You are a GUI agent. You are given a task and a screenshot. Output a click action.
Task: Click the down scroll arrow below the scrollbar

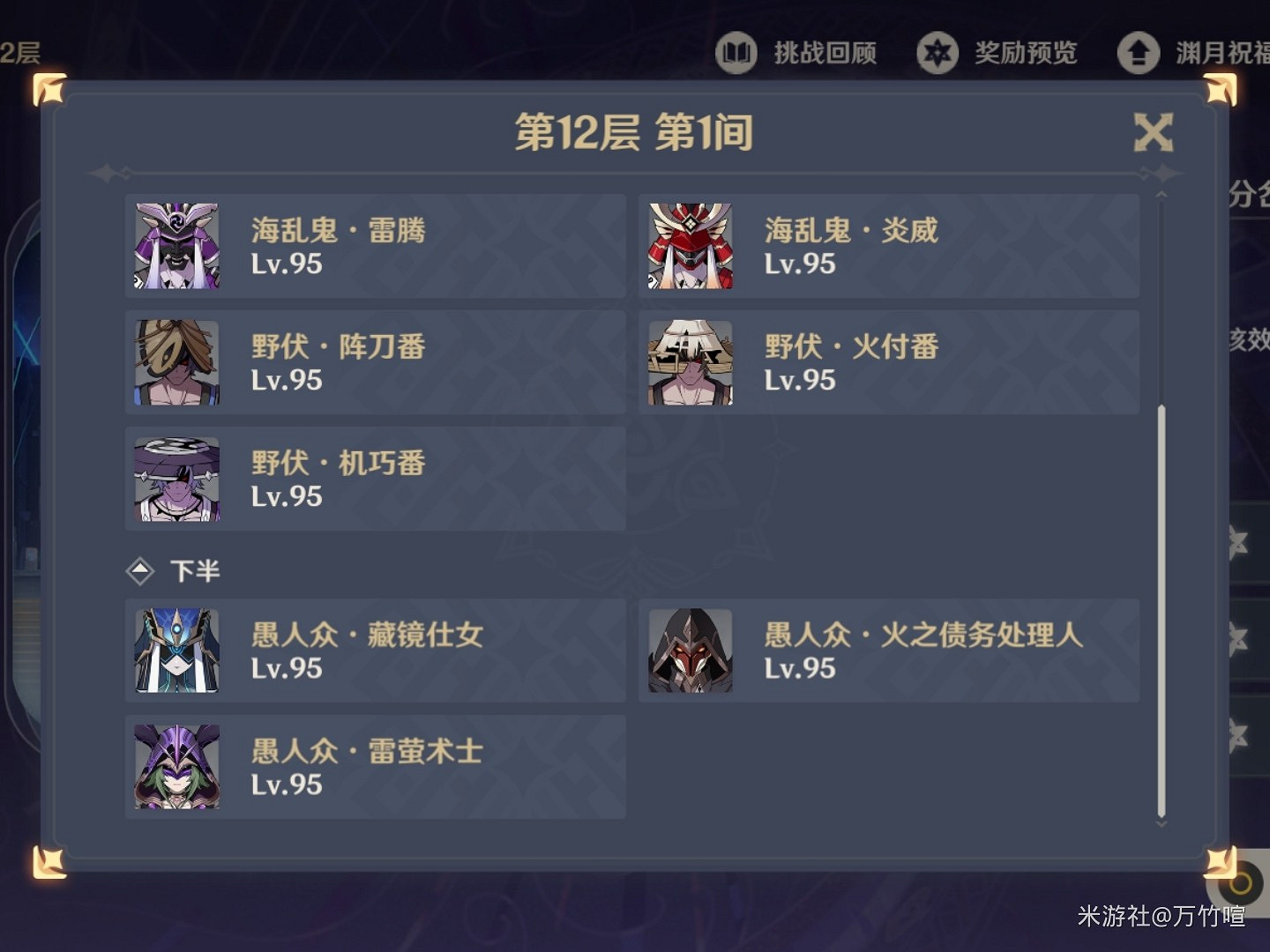(1159, 822)
